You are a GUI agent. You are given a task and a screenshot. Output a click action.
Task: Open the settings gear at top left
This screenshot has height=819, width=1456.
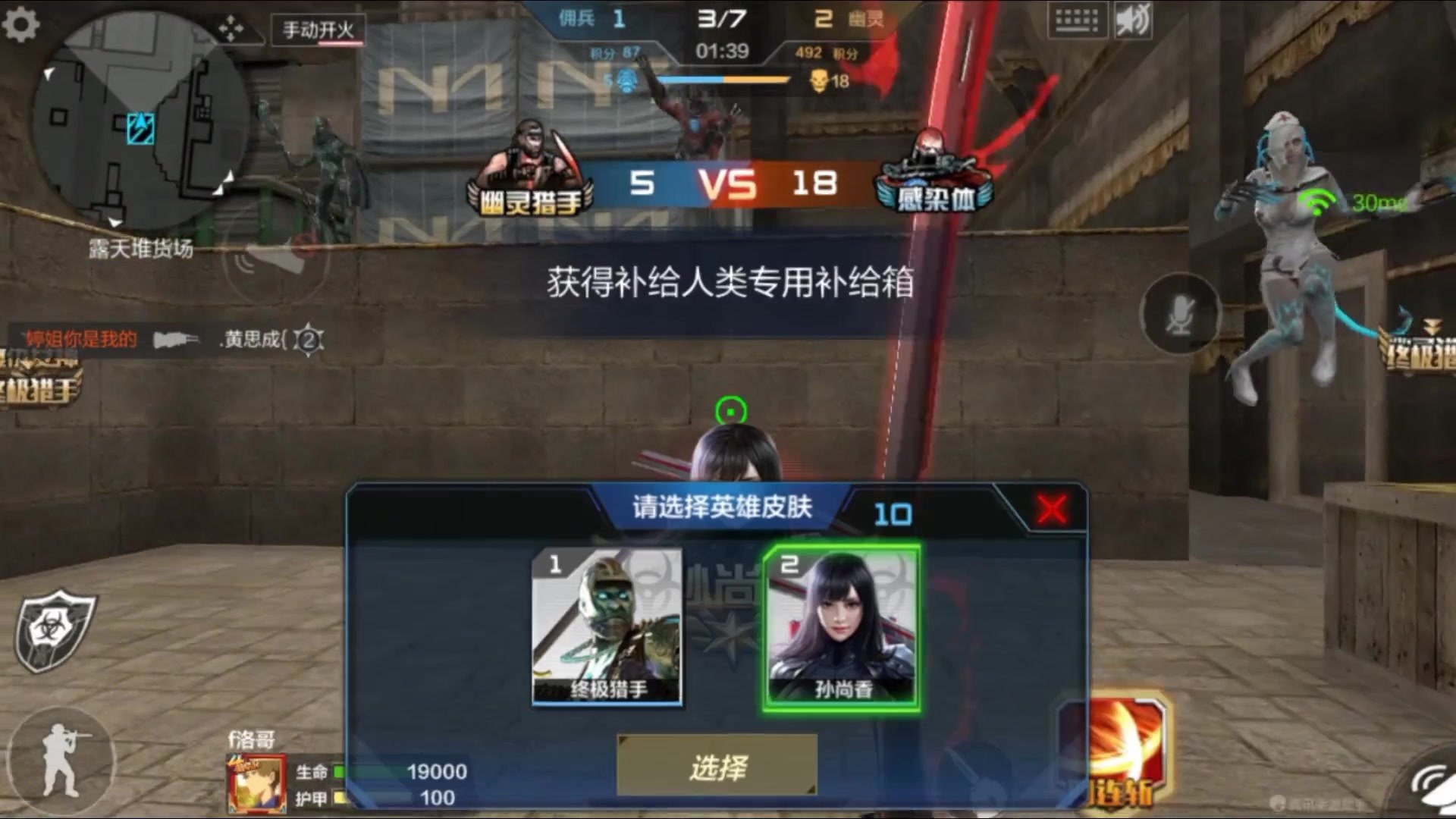tap(20, 24)
